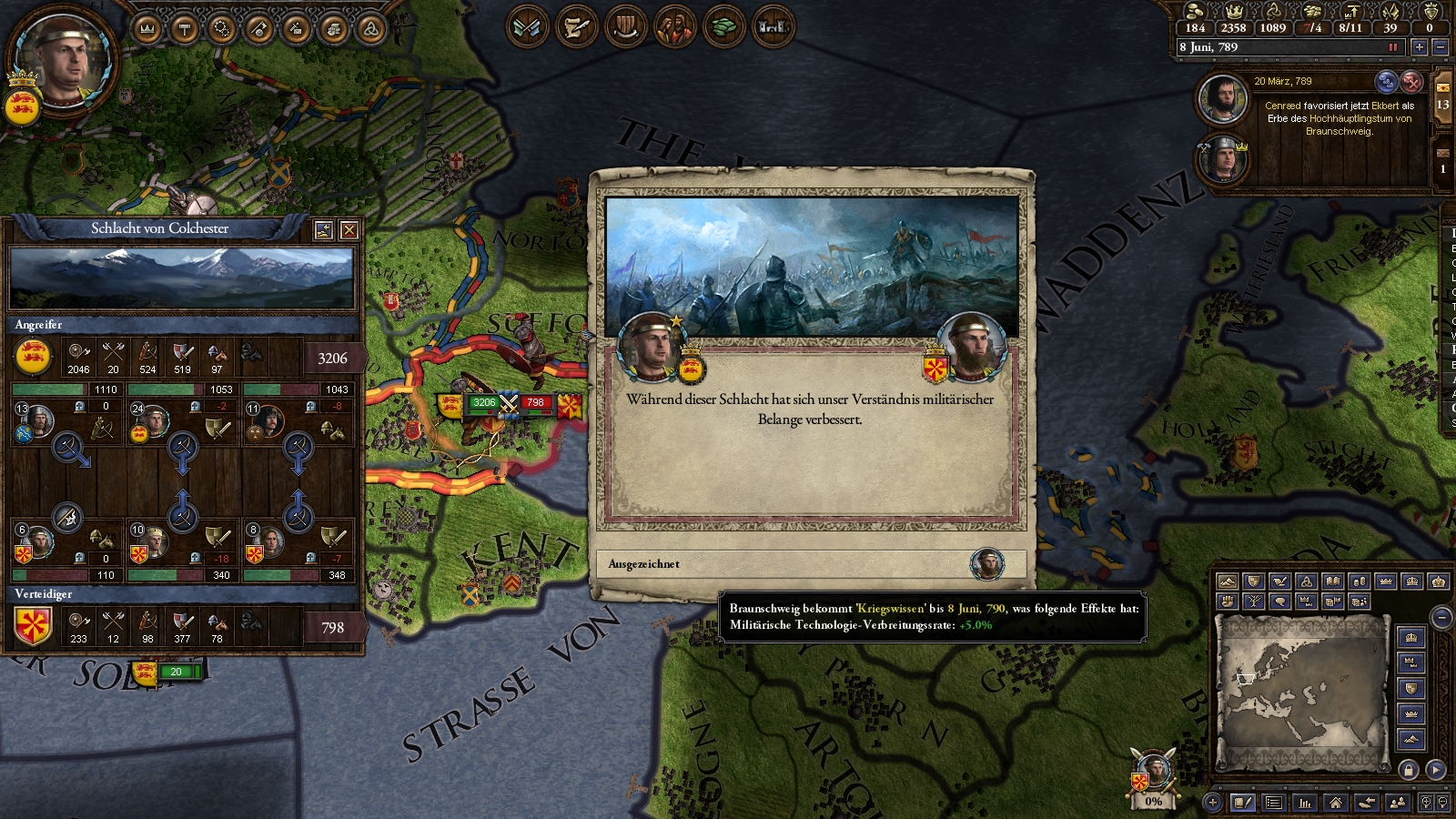
Task: Confirm the event with the Ausgezeichnet button
Action: tap(810, 564)
